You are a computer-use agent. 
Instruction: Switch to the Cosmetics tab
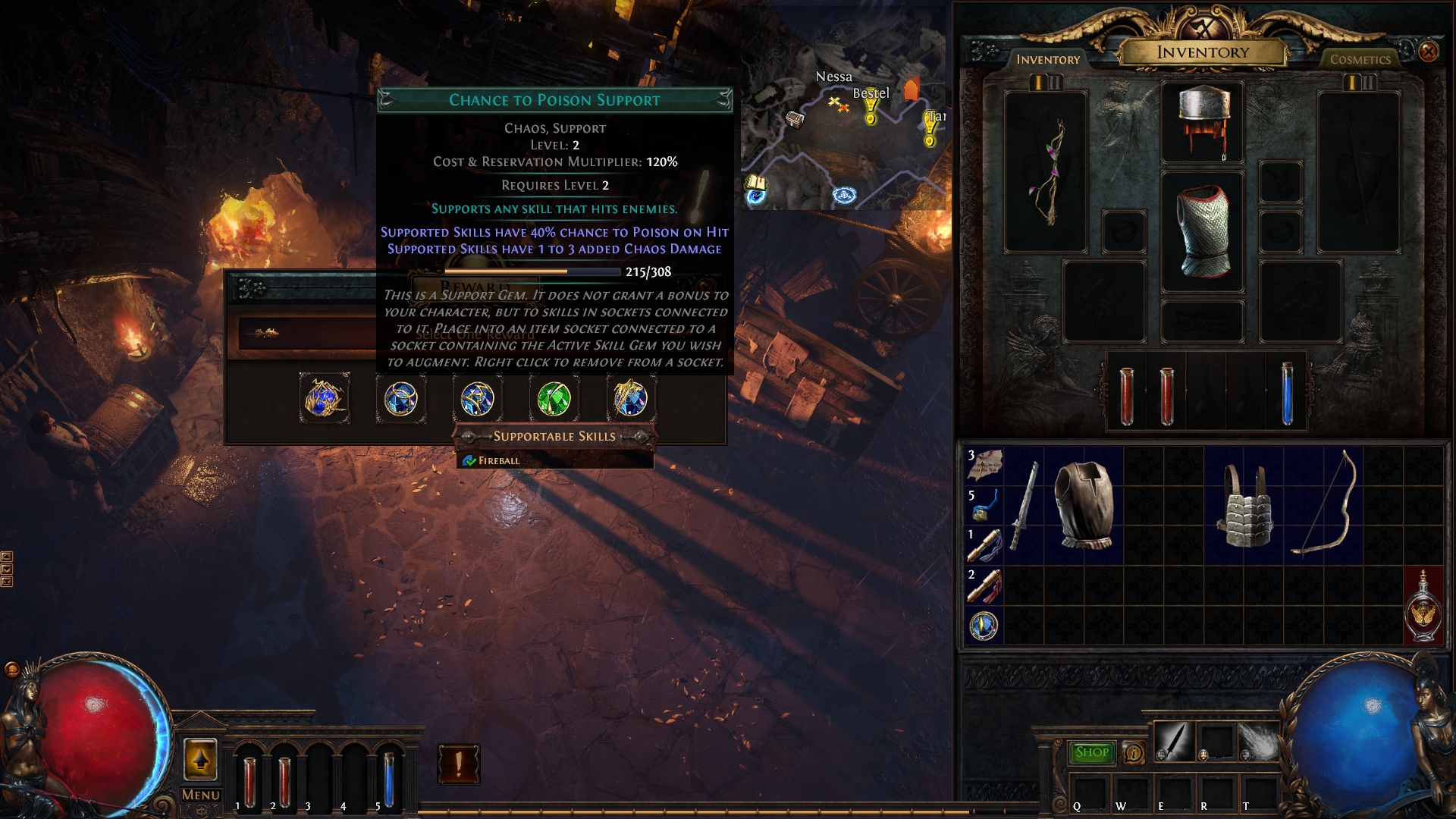(x=1360, y=59)
